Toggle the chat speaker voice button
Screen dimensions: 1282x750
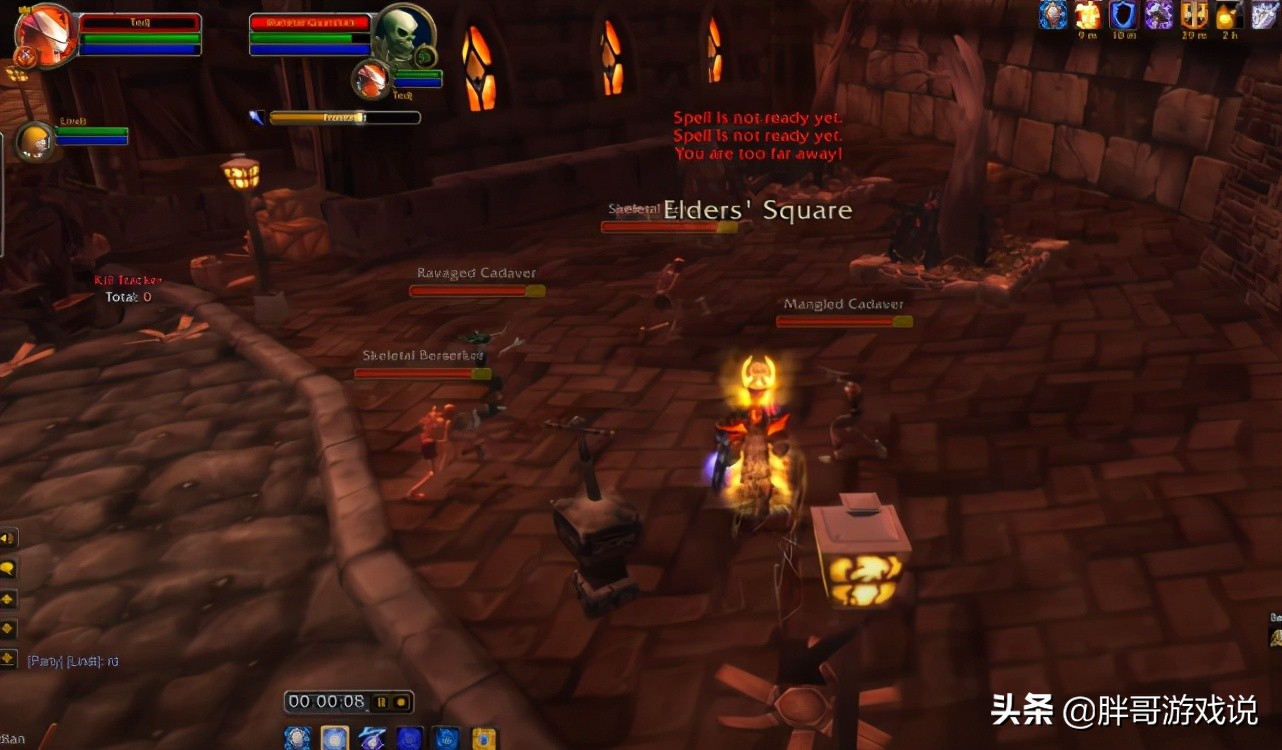coord(8,538)
